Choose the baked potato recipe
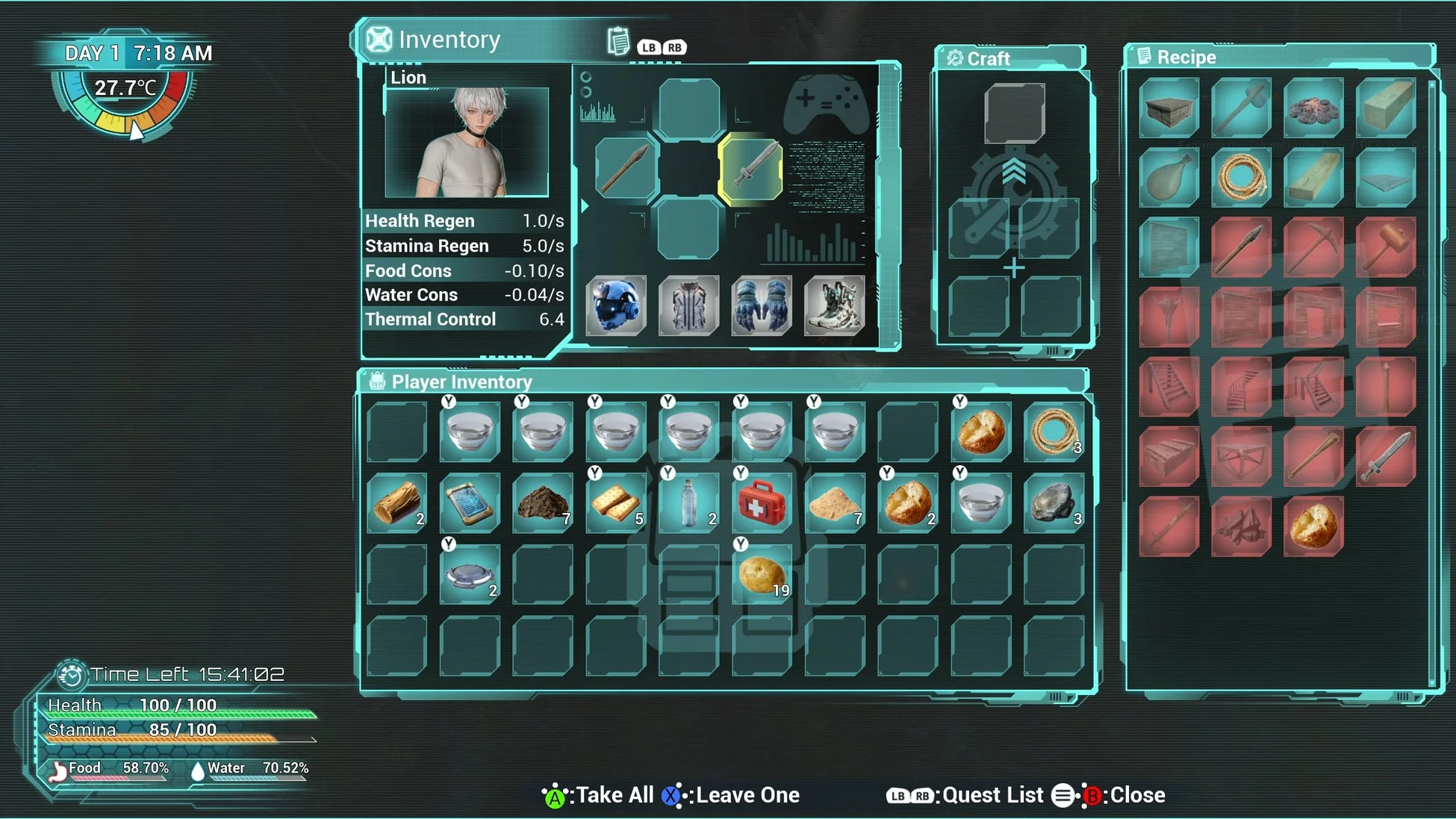 (1313, 526)
